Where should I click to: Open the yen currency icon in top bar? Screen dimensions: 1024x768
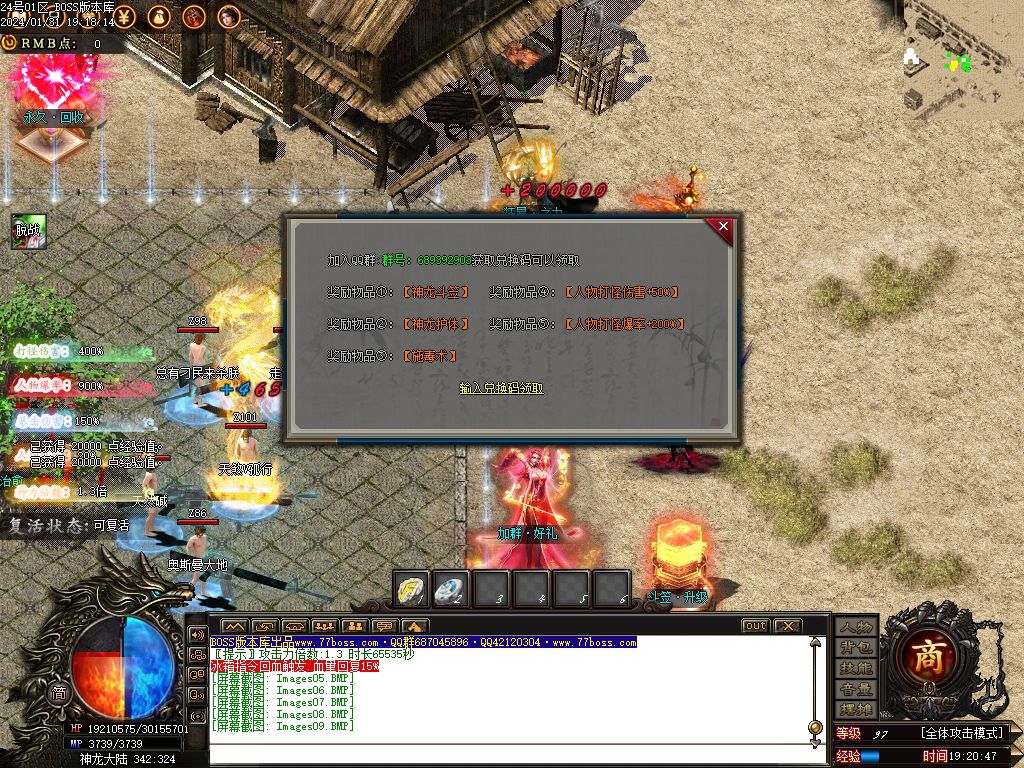point(125,16)
